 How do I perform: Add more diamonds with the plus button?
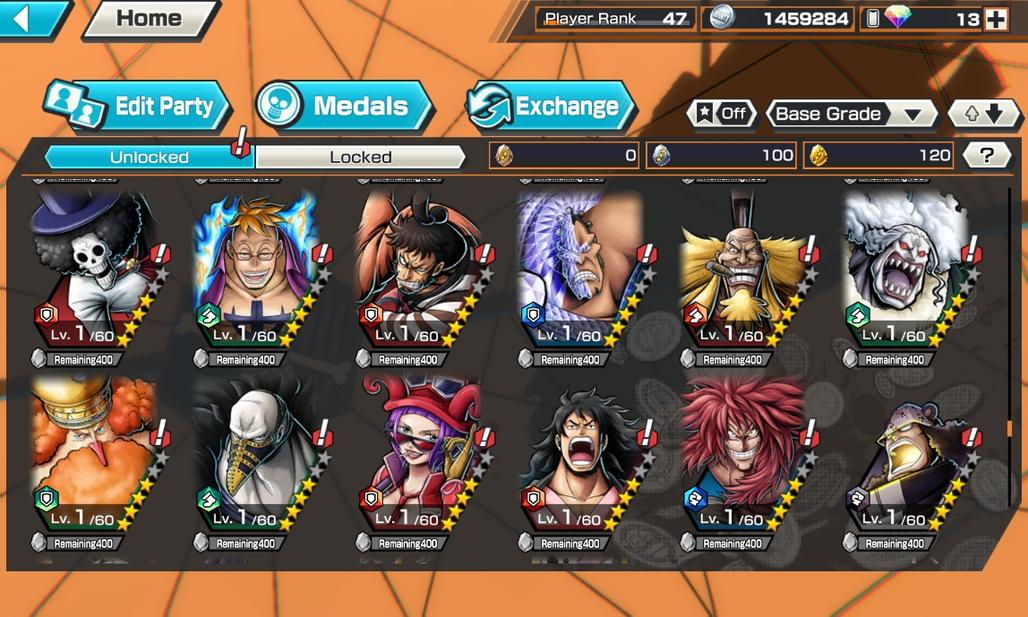click(995, 19)
